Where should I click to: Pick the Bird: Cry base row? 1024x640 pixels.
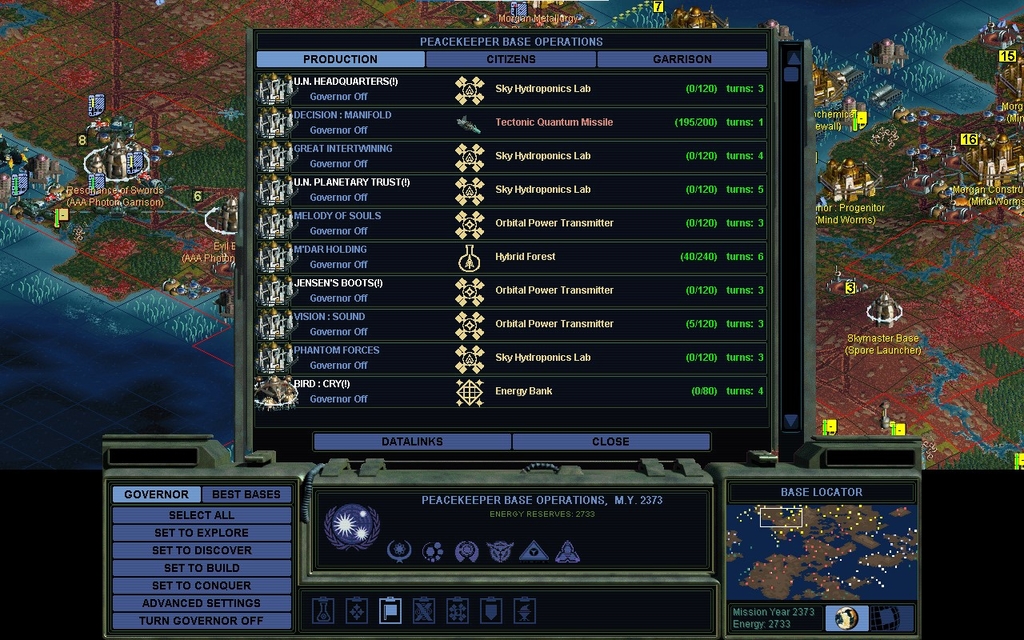(511, 391)
